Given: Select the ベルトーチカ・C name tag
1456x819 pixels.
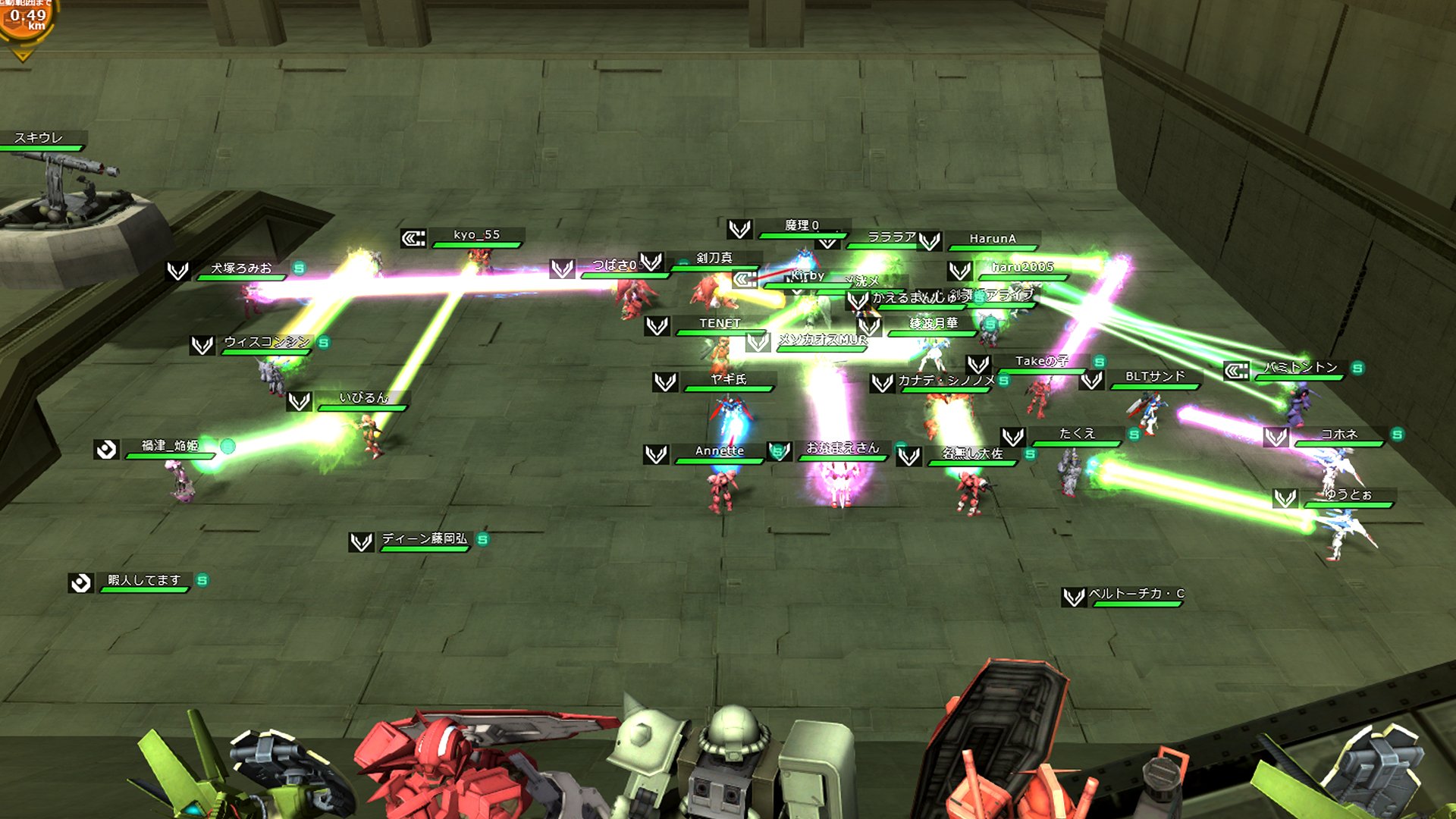Looking at the screenshot, I should (1136, 594).
